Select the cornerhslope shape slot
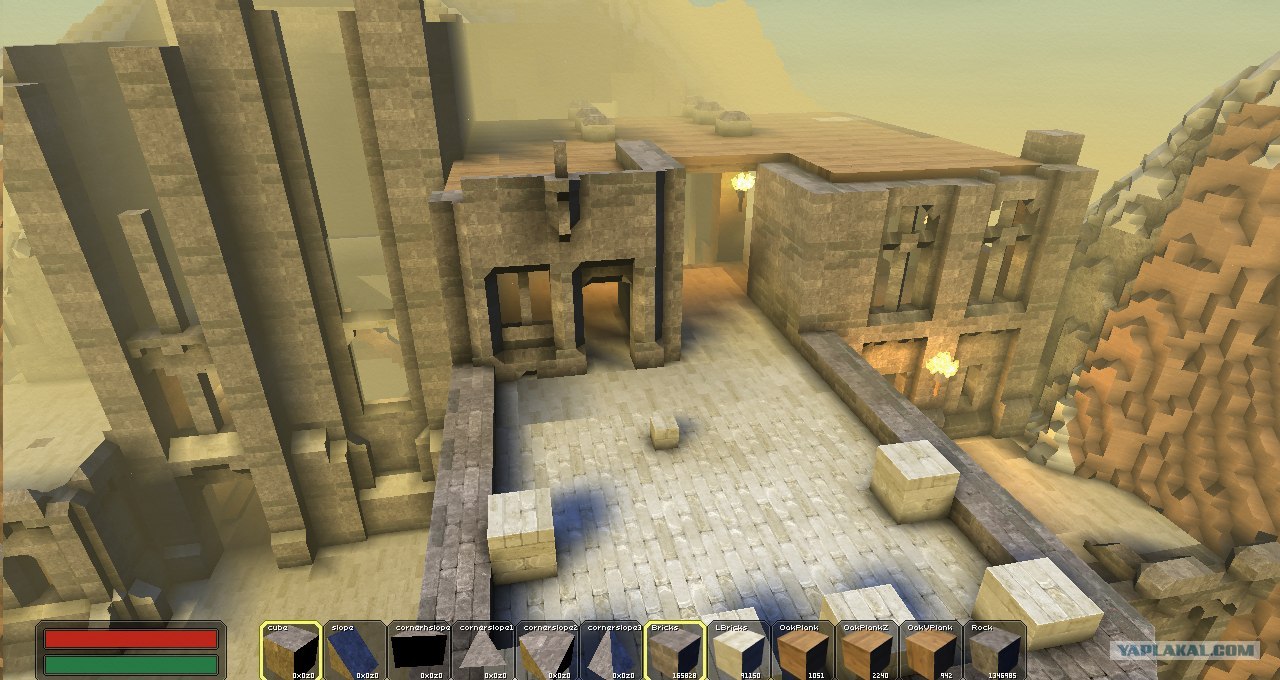1280x680 pixels. click(419, 651)
